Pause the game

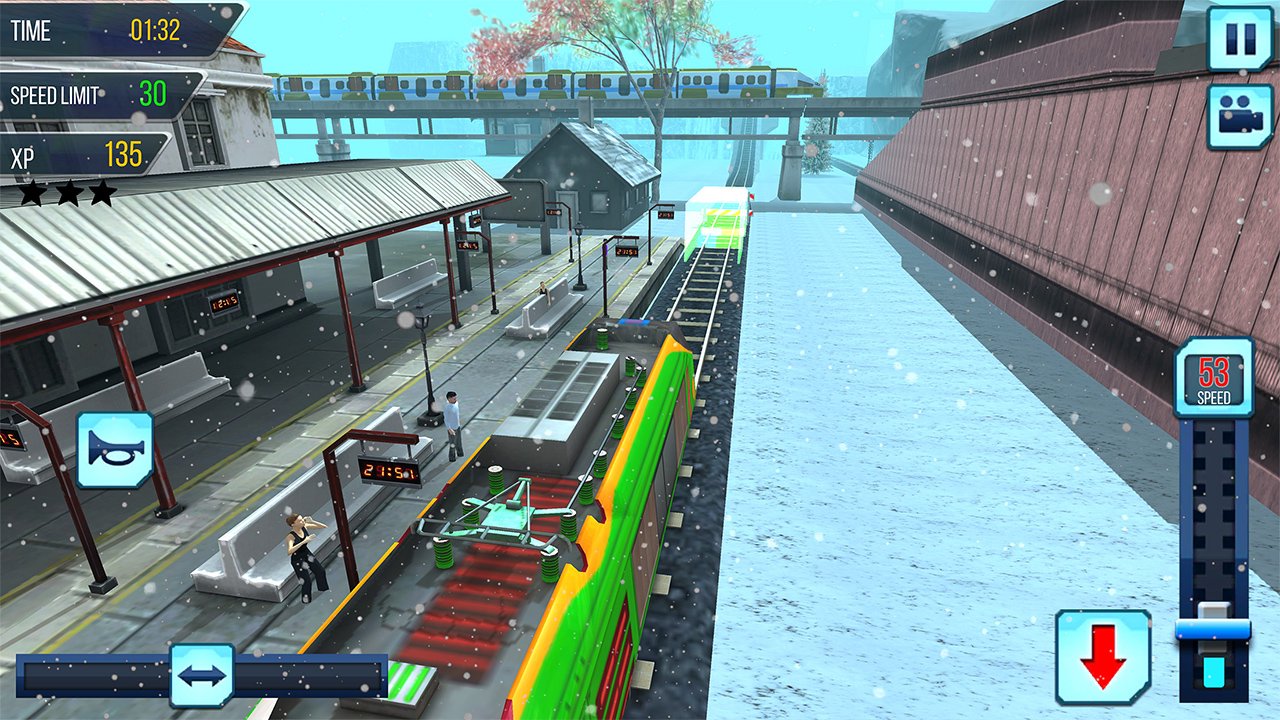(1240, 39)
